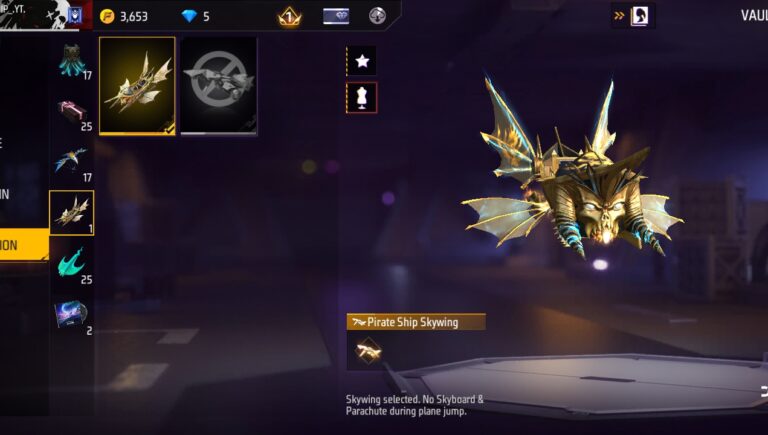
Task: Click the character profile arrow icon
Action: [x=632, y=16]
